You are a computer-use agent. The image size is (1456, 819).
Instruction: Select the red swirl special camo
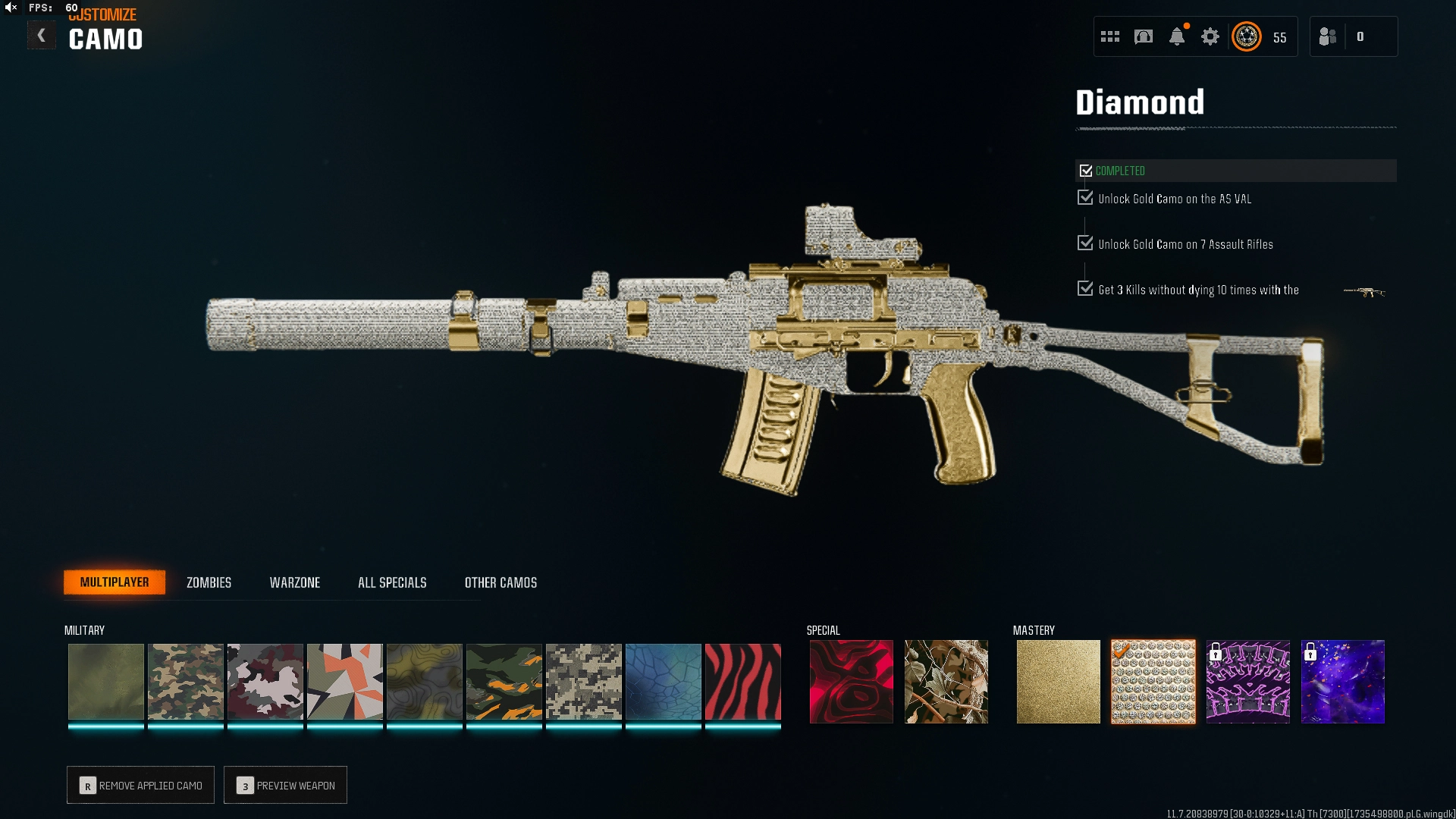pos(851,681)
